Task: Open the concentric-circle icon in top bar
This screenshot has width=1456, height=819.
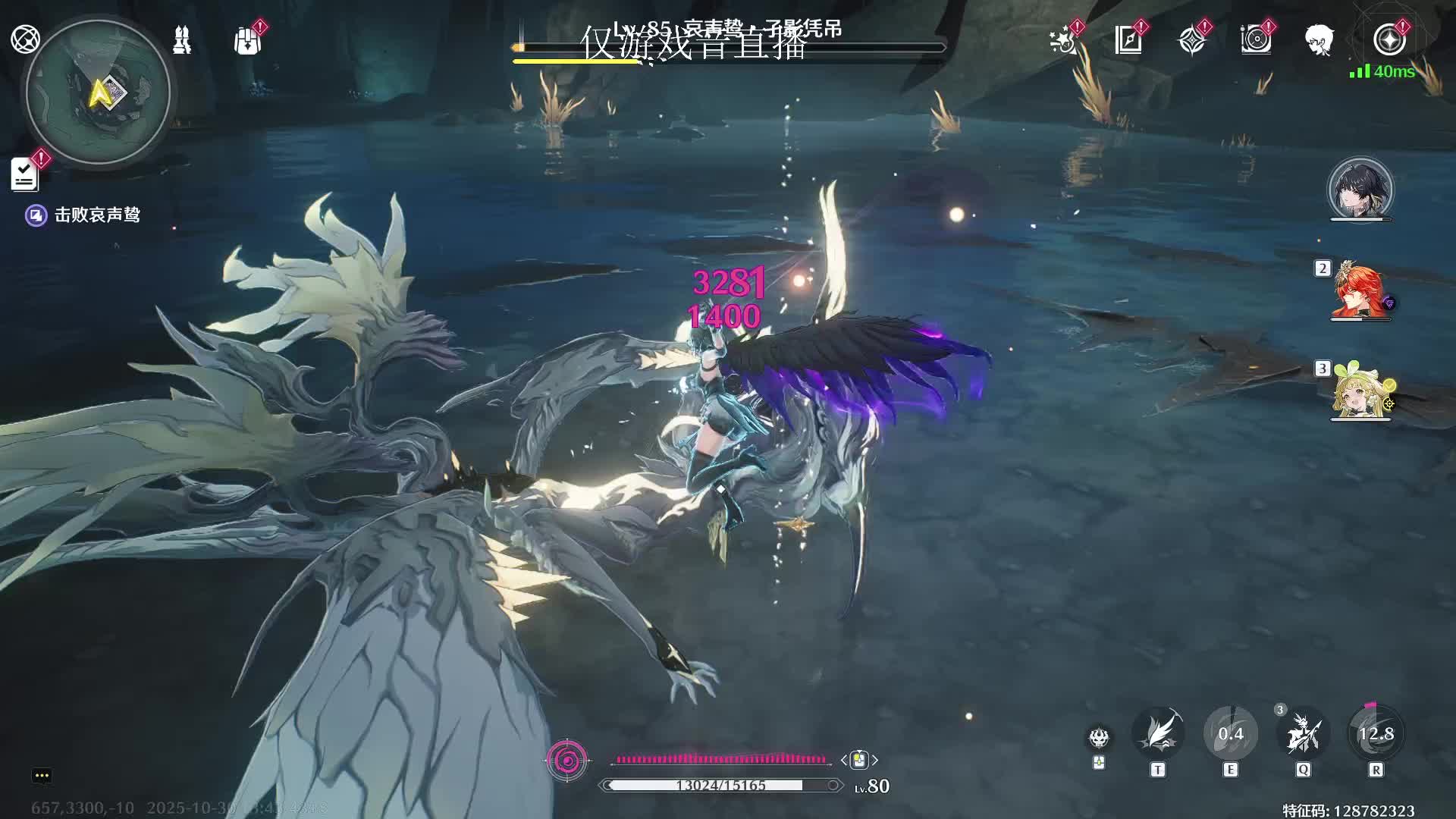Action: point(1256,40)
